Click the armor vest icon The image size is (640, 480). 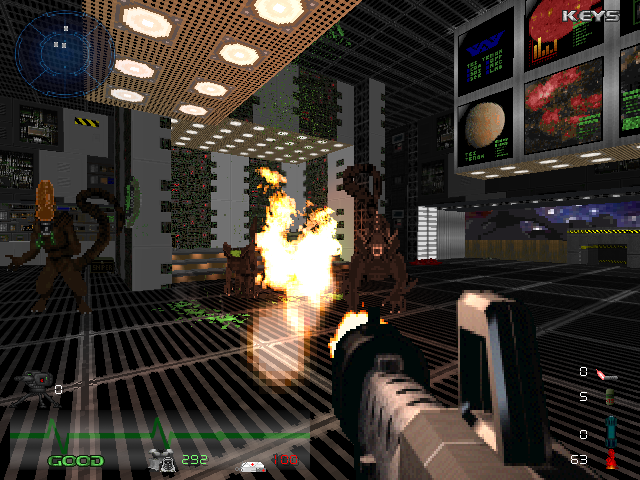click(x=161, y=460)
